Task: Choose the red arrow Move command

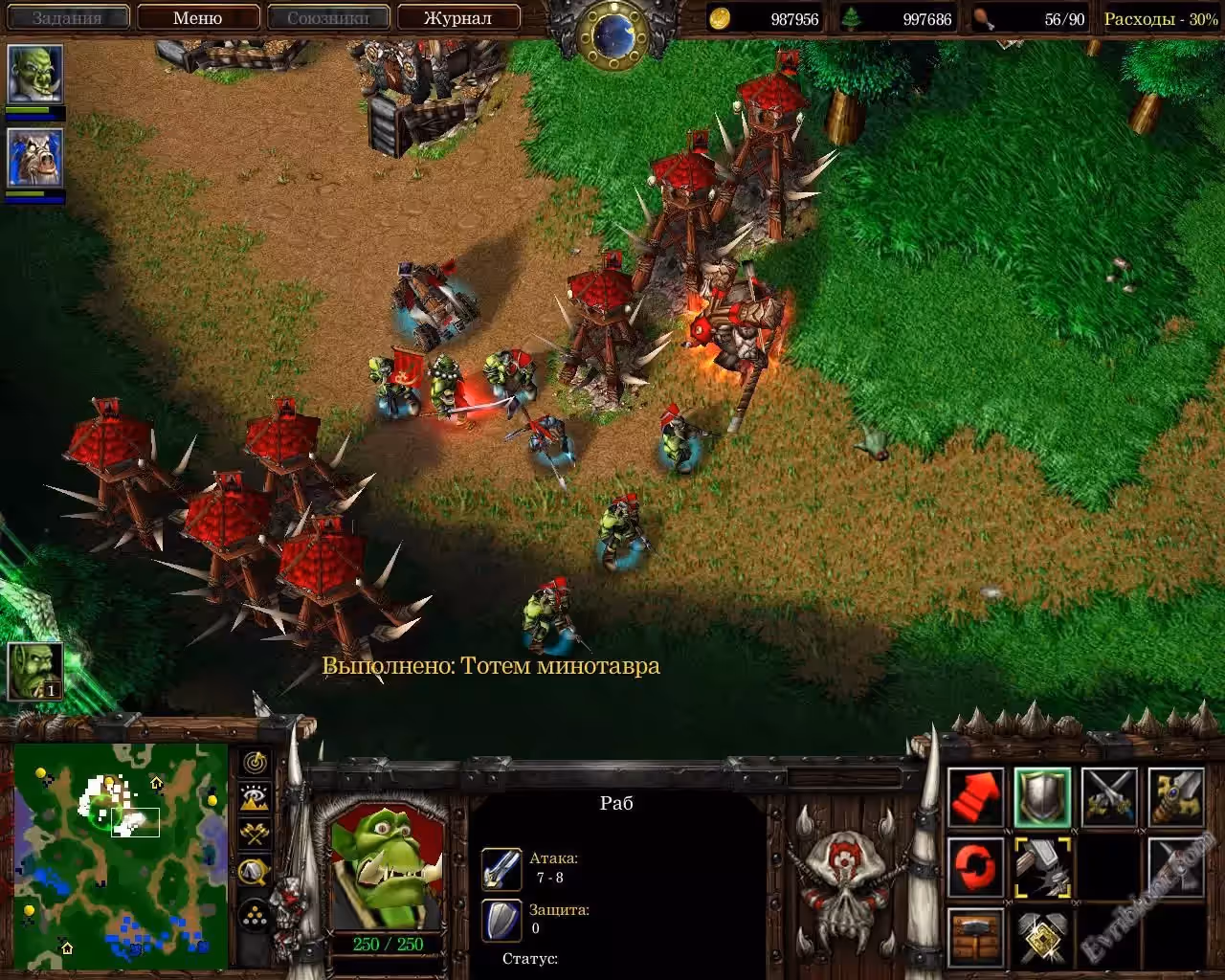Action: (975, 796)
